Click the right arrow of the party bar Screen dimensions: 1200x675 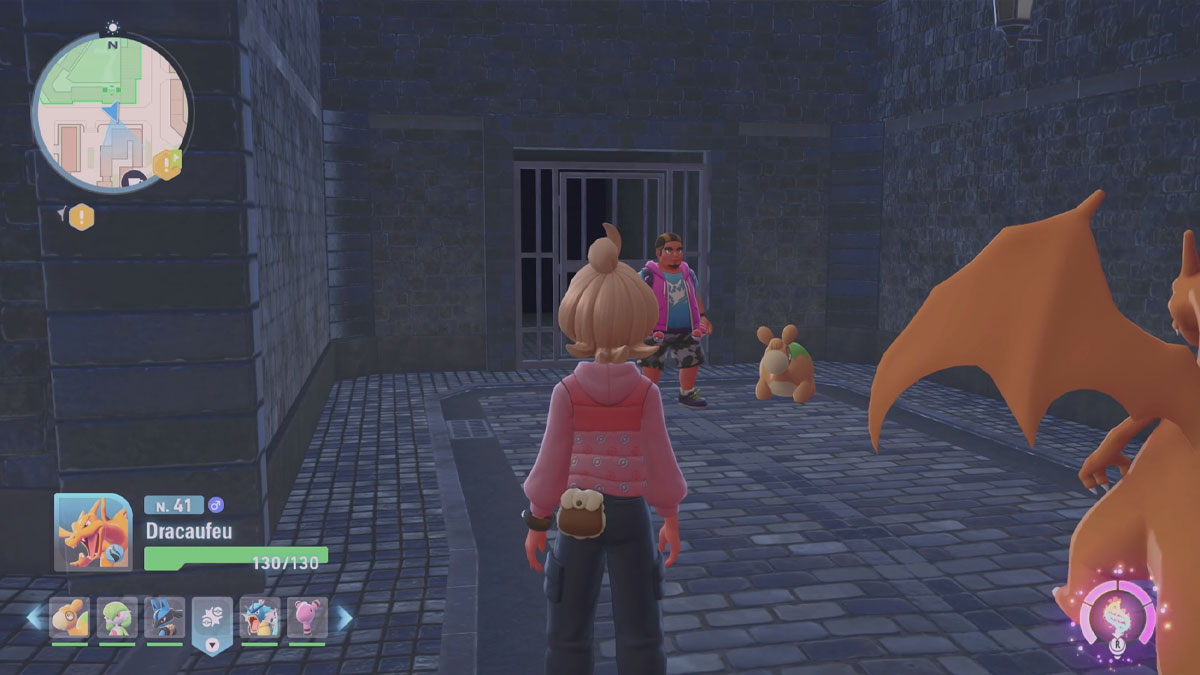[x=344, y=618]
